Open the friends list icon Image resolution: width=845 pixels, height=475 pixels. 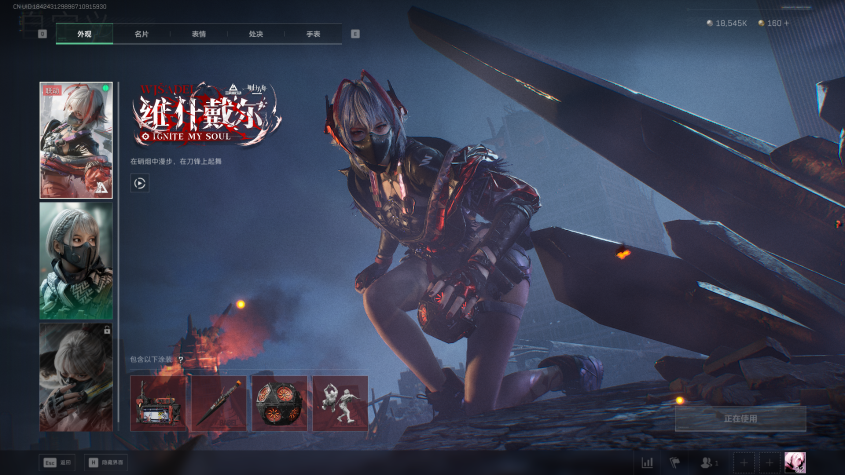[709, 462]
